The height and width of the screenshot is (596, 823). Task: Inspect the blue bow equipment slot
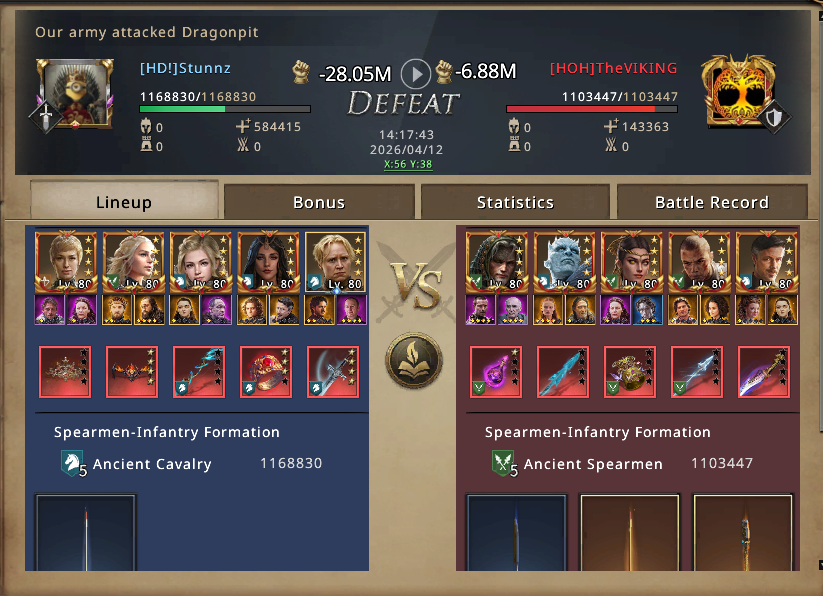[200, 372]
